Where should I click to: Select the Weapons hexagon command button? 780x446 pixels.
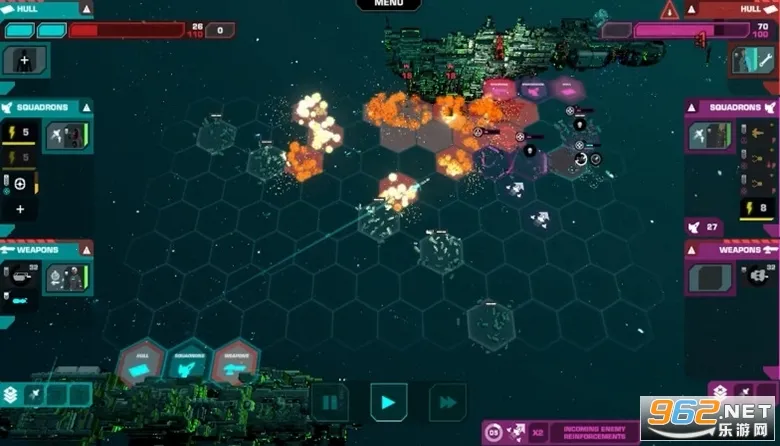pyautogui.click(x=236, y=363)
